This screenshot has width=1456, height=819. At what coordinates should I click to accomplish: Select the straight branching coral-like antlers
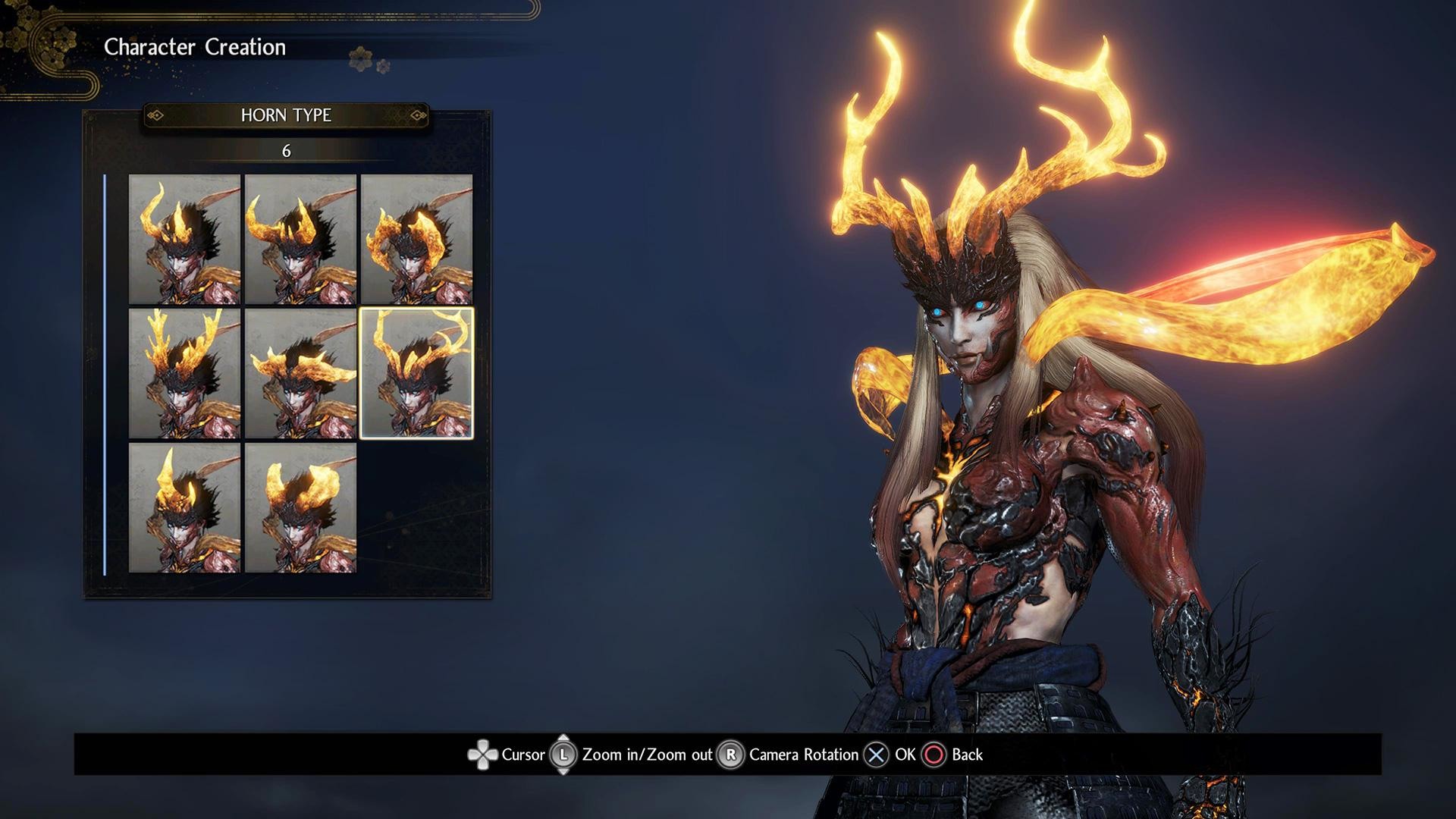[184, 373]
